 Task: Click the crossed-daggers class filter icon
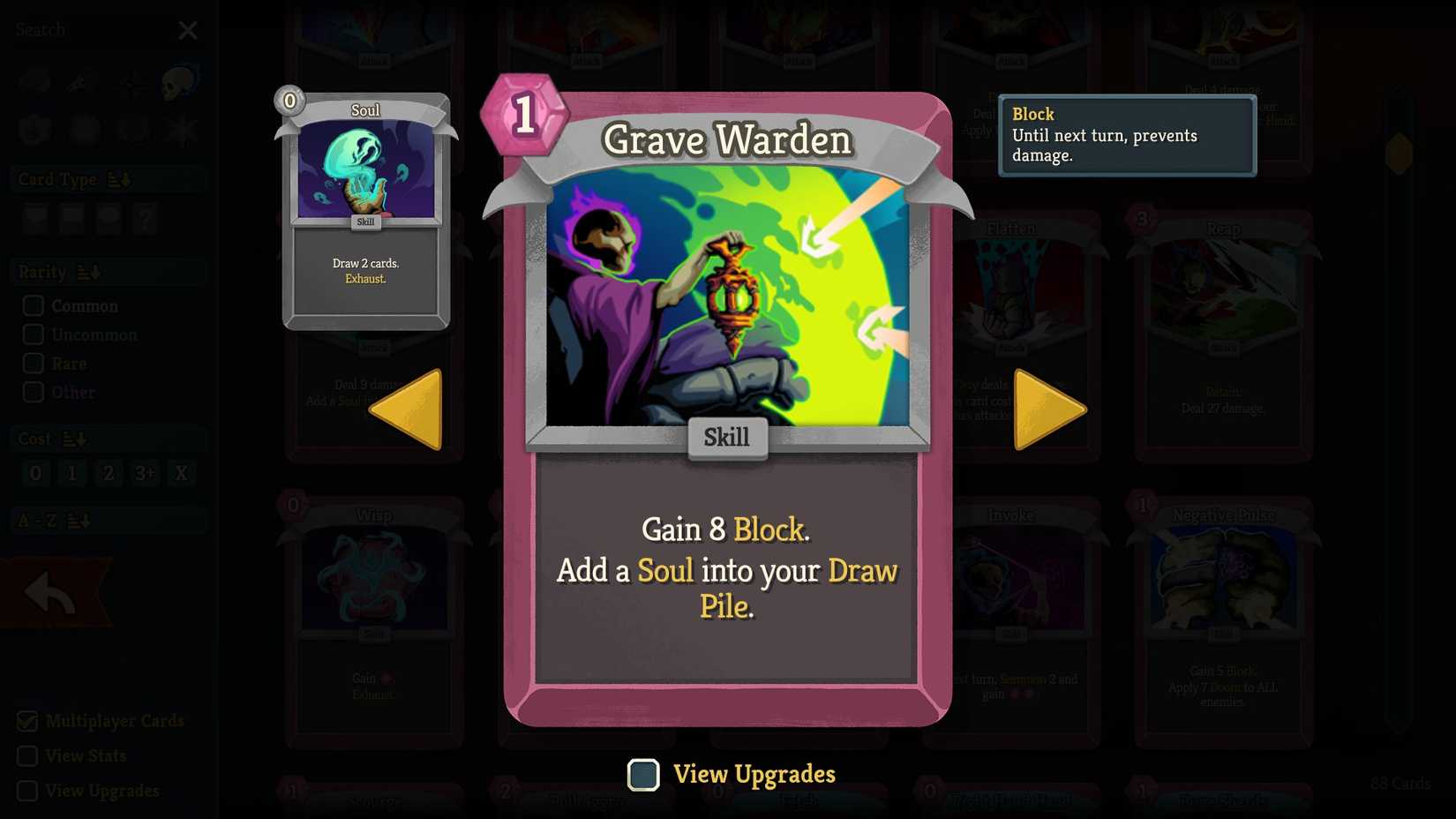pos(81,81)
